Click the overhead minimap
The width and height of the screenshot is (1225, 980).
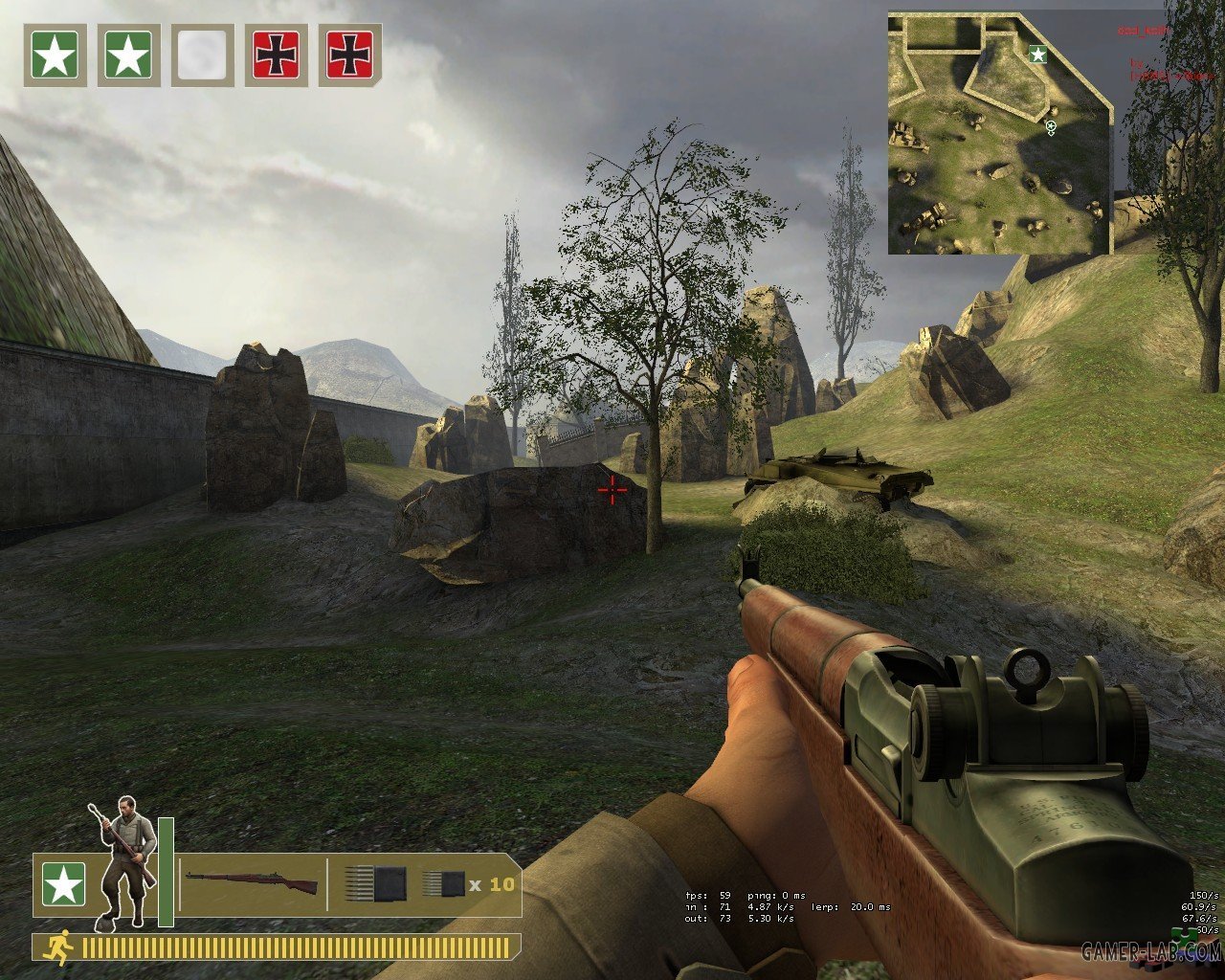(999, 133)
